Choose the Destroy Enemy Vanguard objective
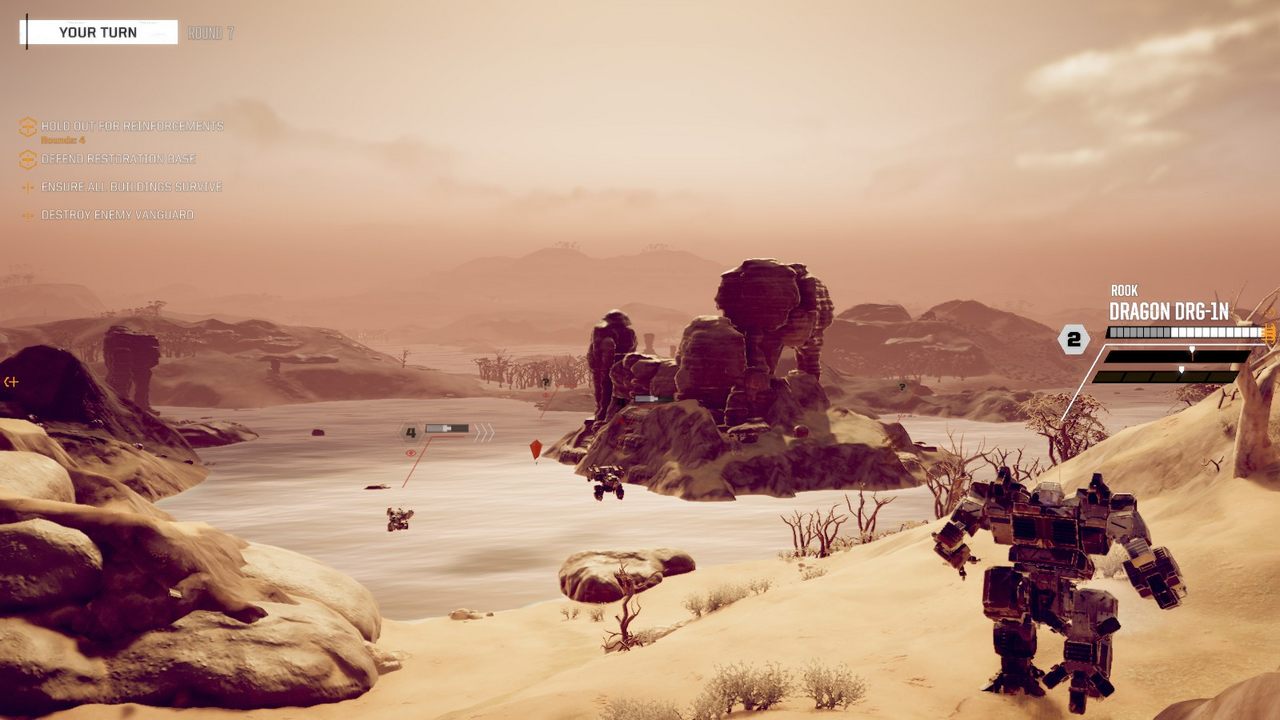 pyautogui.click(x=117, y=215)
